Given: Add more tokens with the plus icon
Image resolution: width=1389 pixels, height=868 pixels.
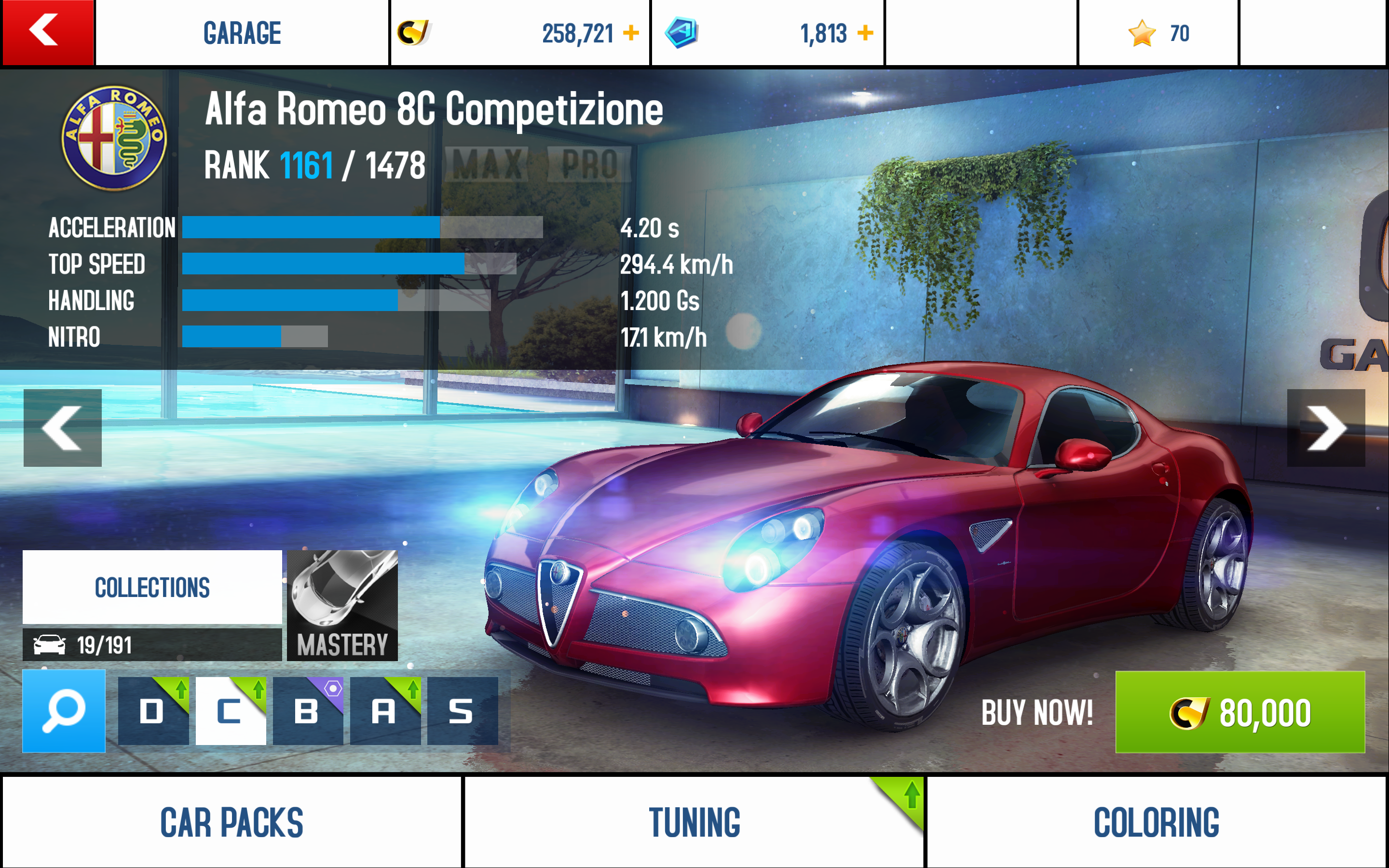Looking at the screenshot, I should [x=865, y=33].
